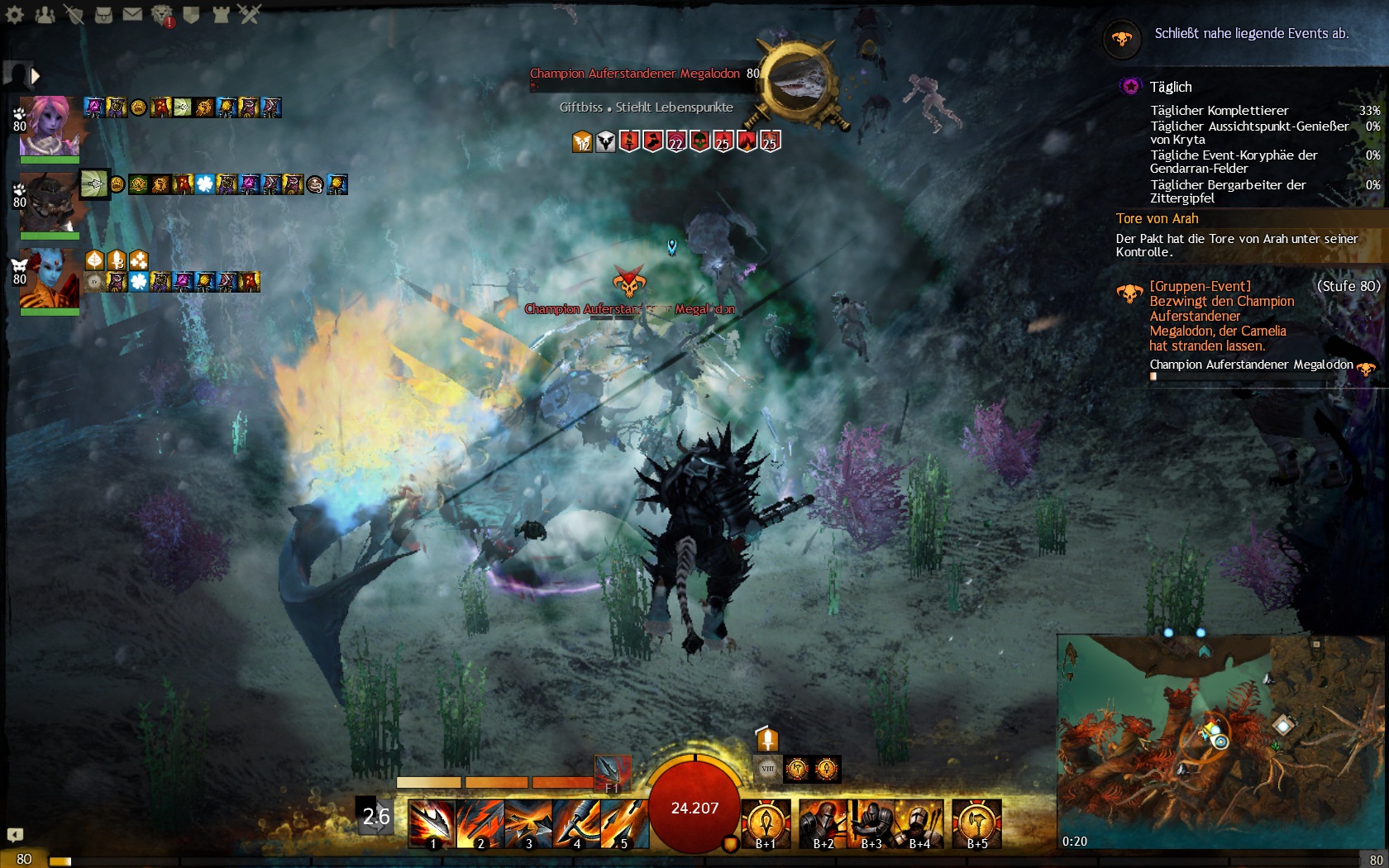Select the Gruppen-Event Megalodon objective

1221,316
